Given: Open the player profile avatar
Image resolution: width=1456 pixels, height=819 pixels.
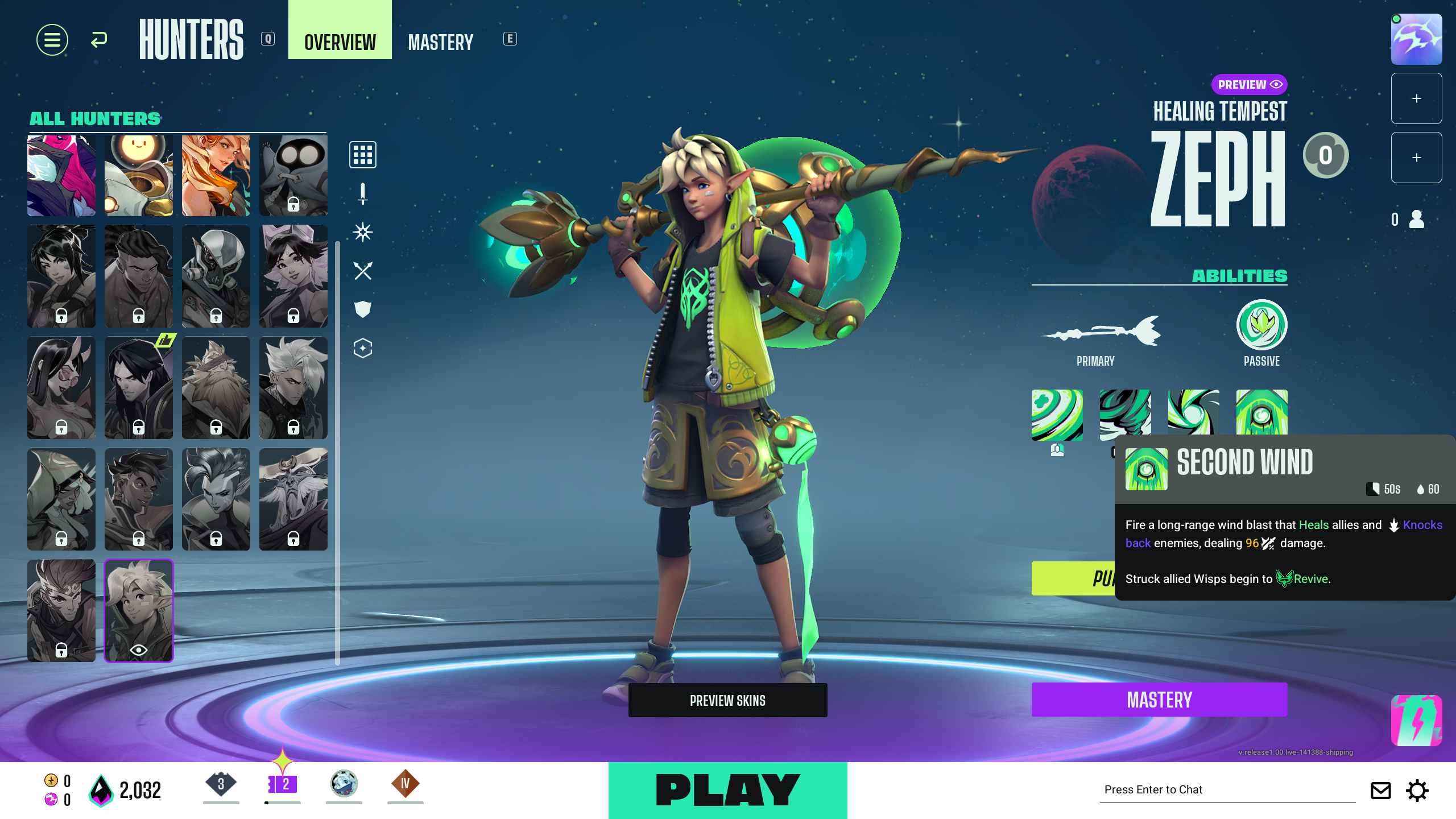Looking at the screenshot, I should 1416,39.
